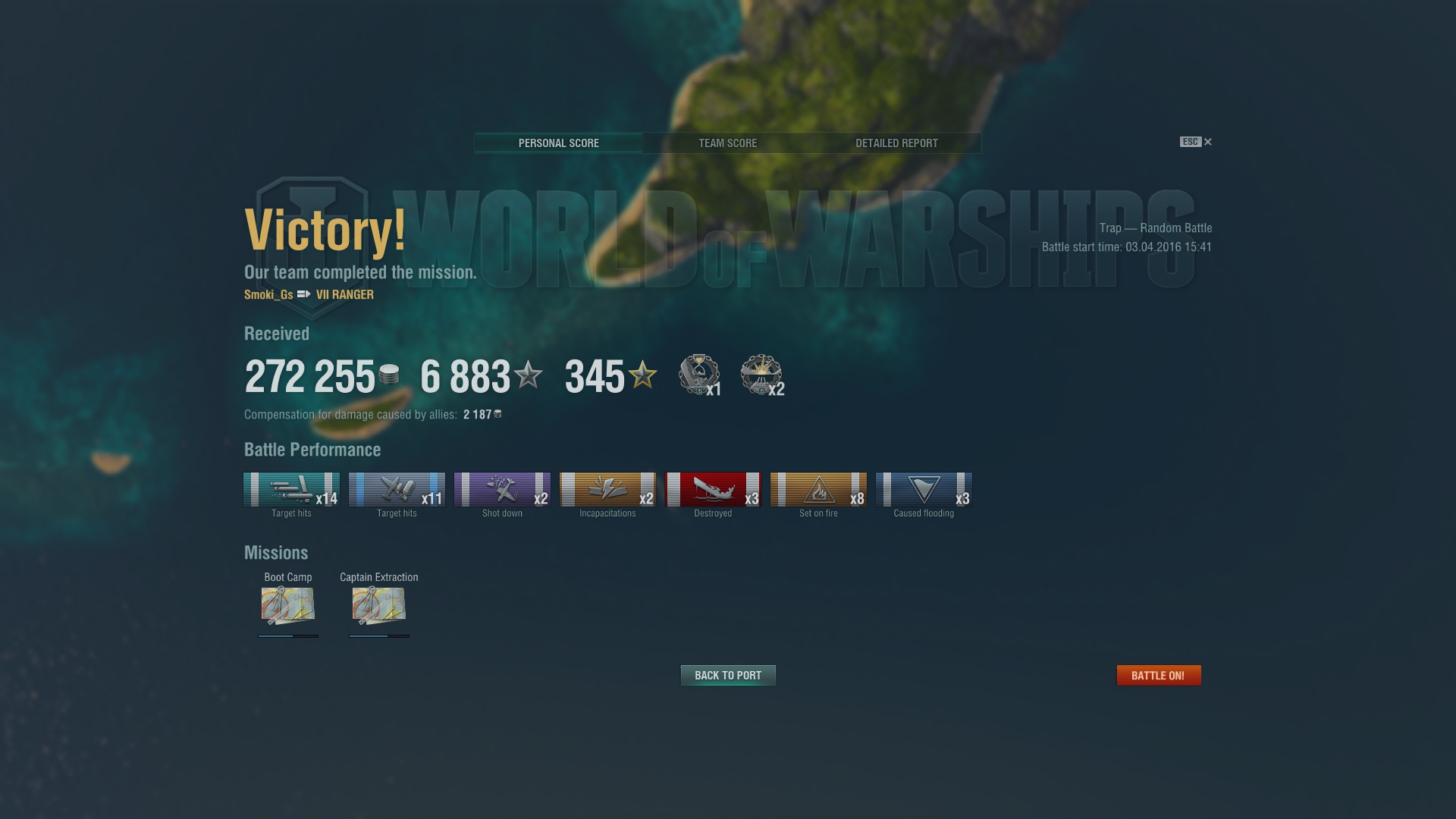Return to port with Back to Port

pyautogui.click(x=728, y=676)
